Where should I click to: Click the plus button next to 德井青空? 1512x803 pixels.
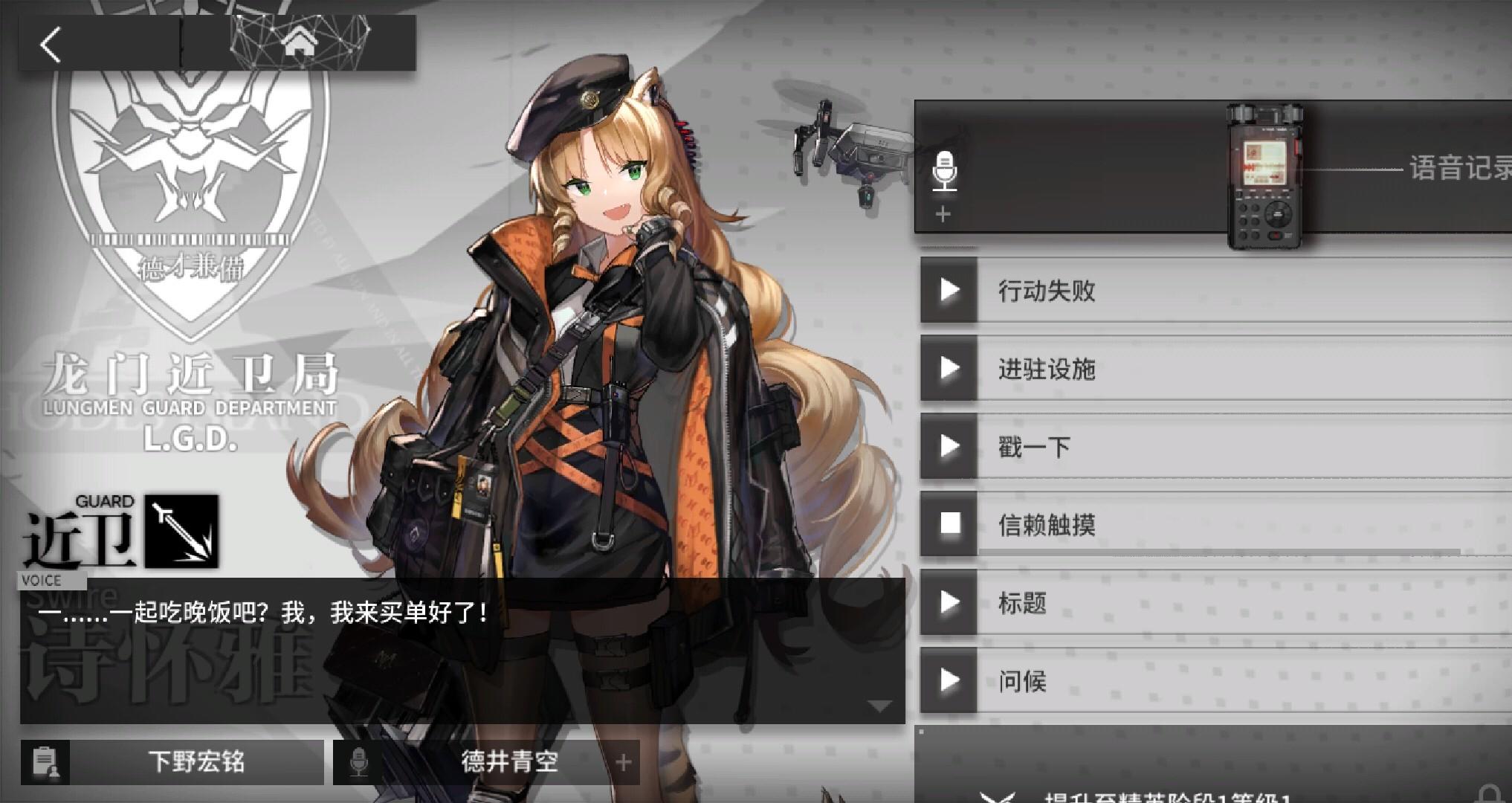click(x=623, y=761)
